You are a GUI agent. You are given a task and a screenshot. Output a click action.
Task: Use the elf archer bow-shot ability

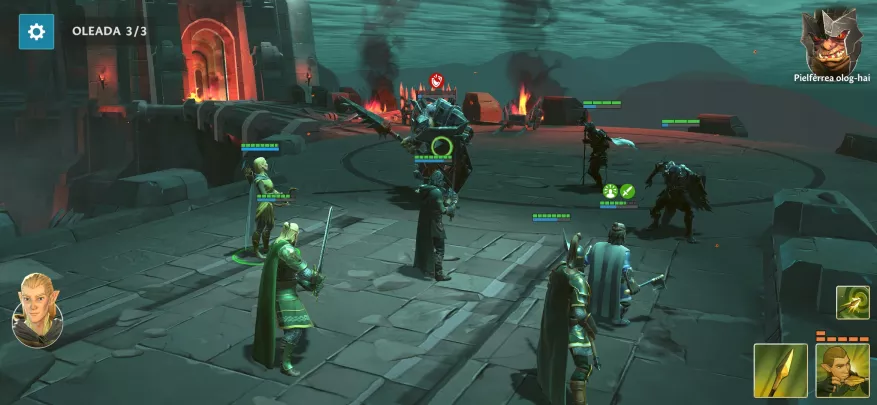coord(841,371)
